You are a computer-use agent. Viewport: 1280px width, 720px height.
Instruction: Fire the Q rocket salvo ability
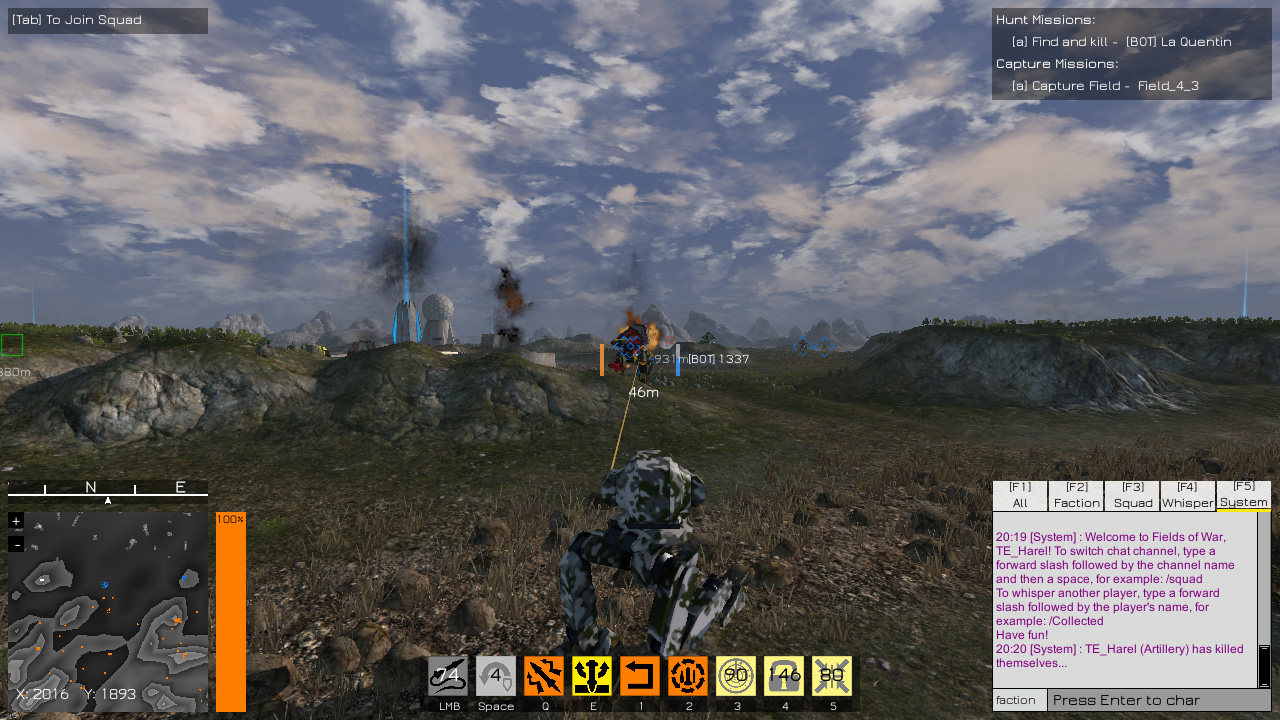[x=543, y=676]
